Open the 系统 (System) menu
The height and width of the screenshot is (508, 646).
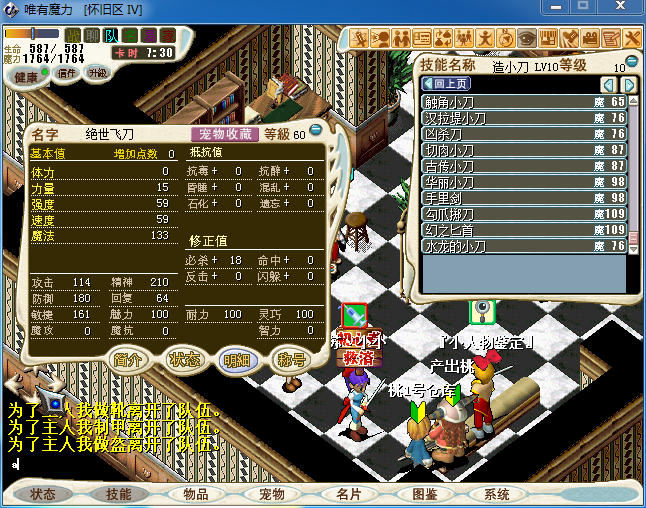click(497, 494)
